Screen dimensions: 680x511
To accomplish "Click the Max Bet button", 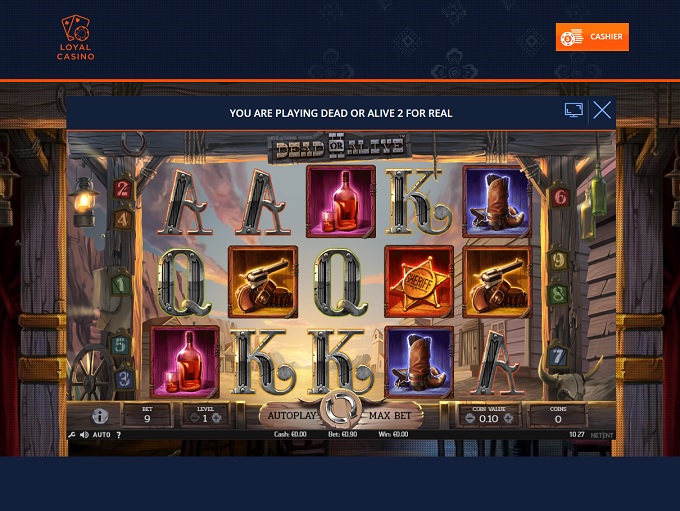I will click(x=391, y=415).
